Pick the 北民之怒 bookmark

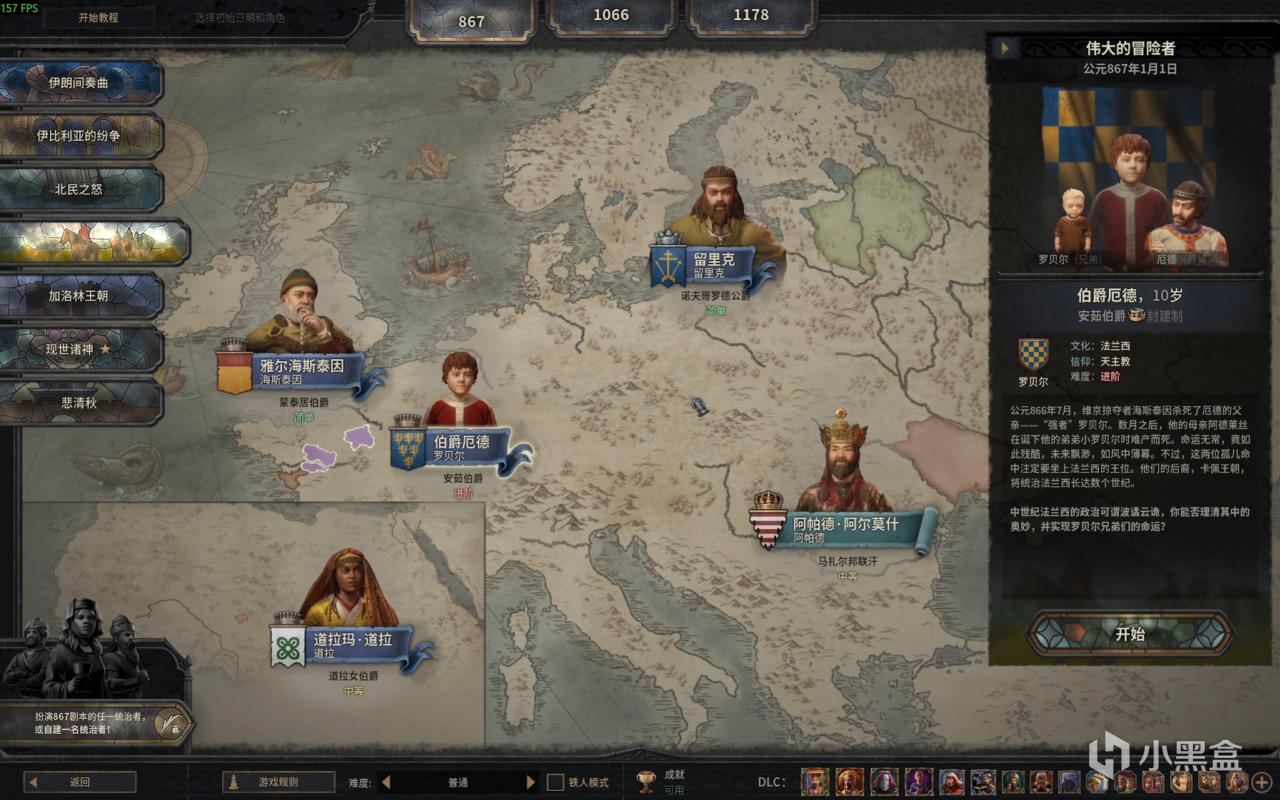tap(80, 189)
